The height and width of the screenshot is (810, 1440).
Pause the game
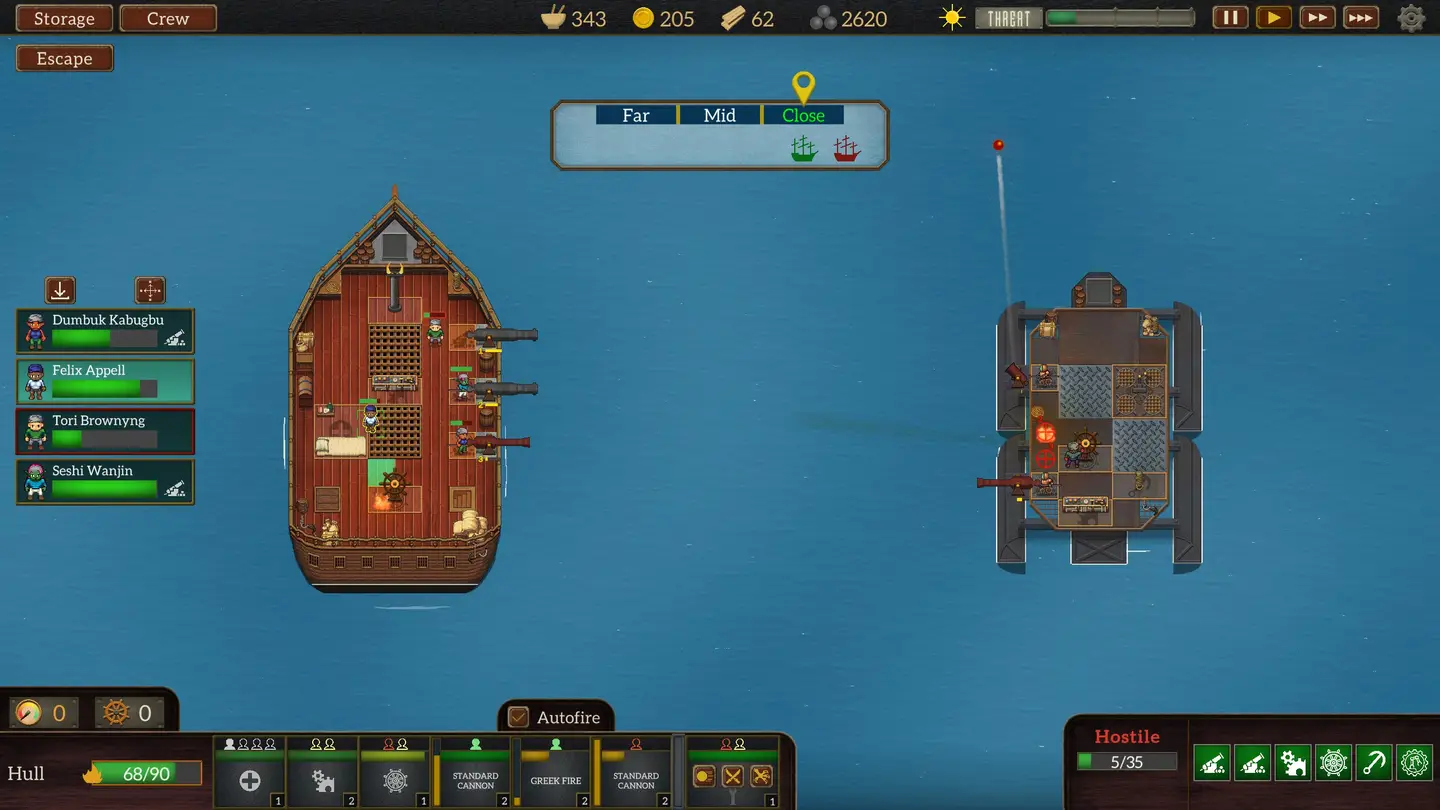pyautogui.click(x=1231, y=18)
